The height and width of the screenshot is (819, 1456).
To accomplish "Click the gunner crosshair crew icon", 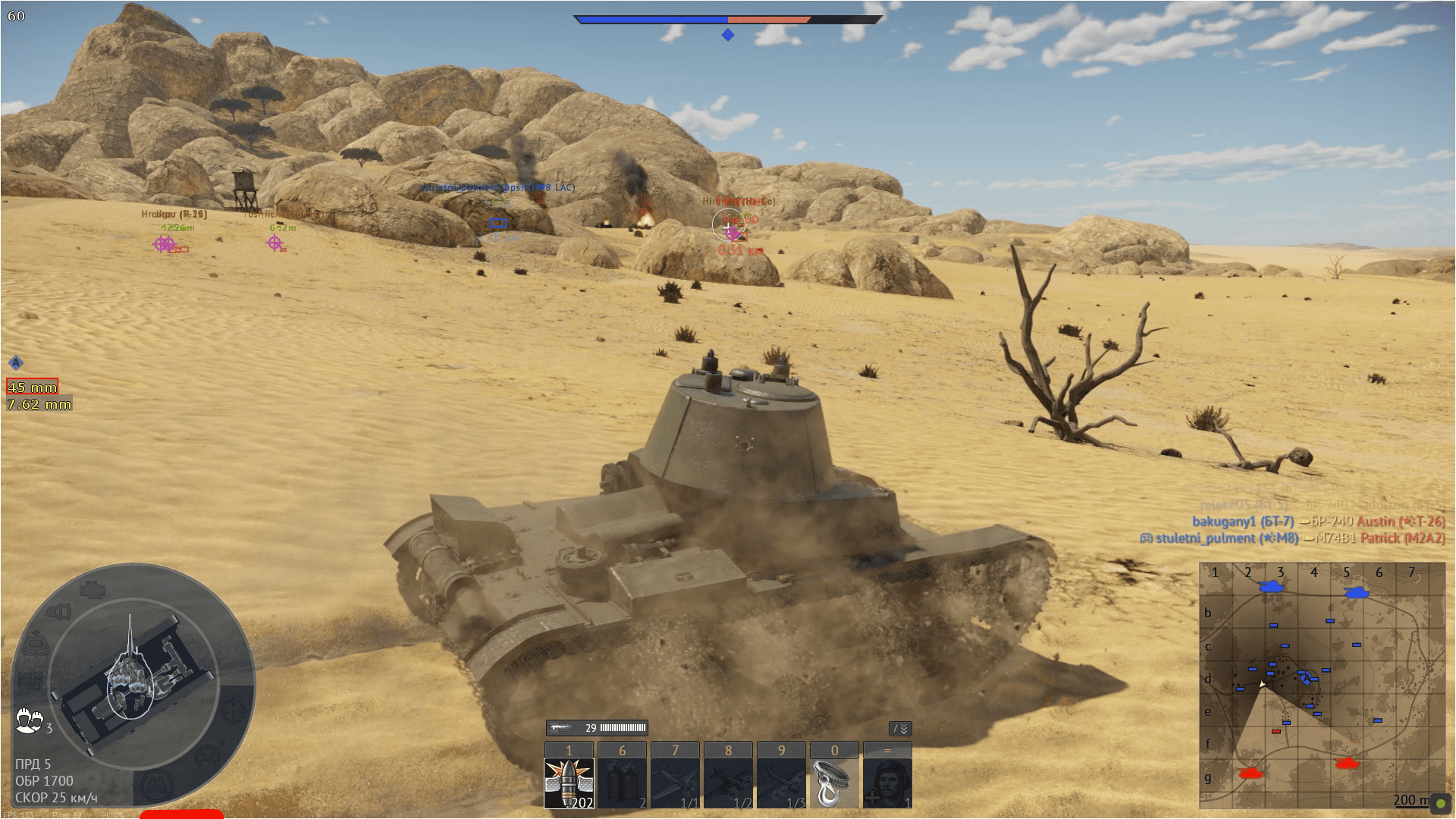I will click(x=234, y=711).
